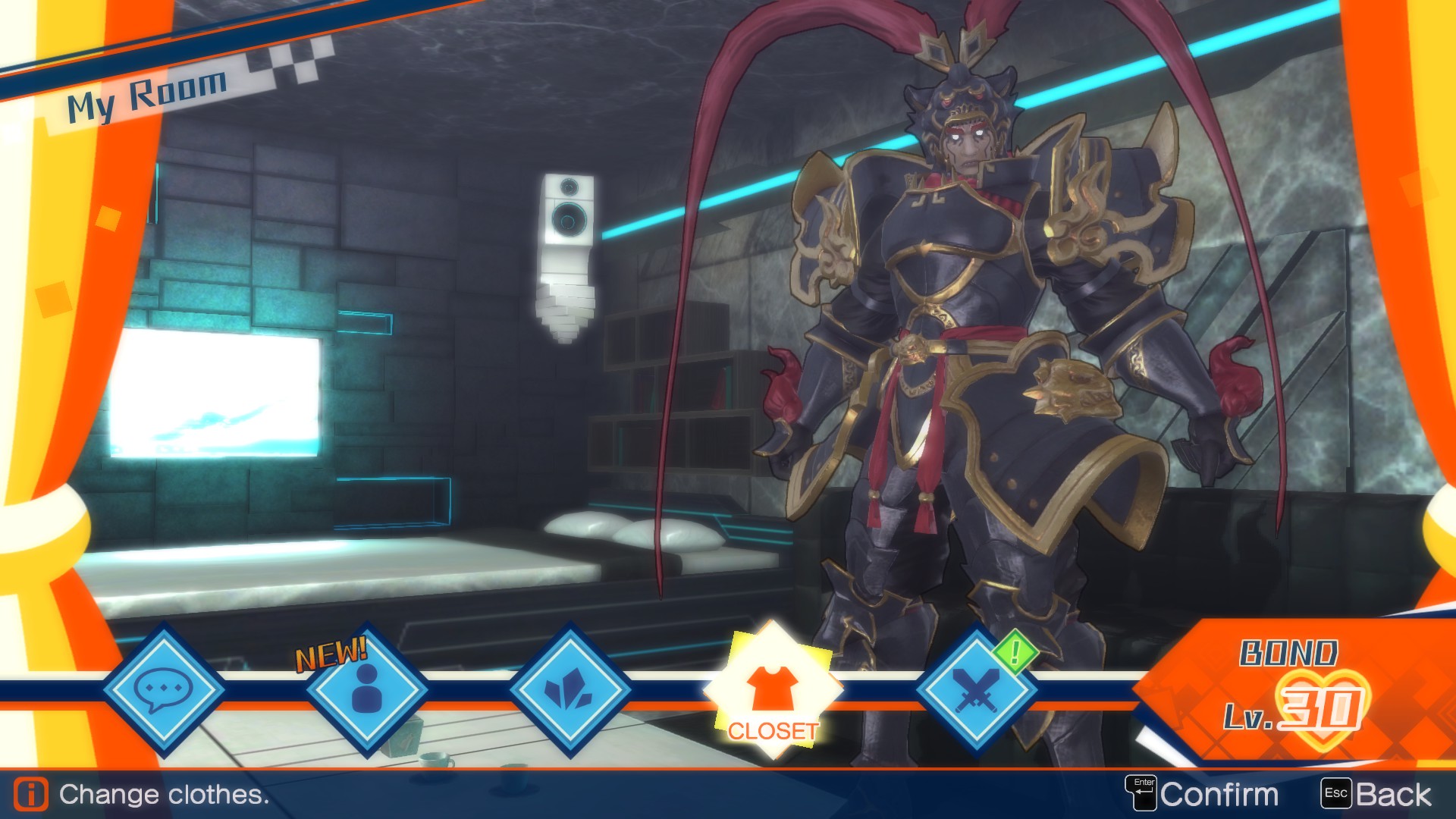The width and height of the screenshot is (1456, 819).
Task: Click the Esc key icon next to Back
Action: 1336,794
